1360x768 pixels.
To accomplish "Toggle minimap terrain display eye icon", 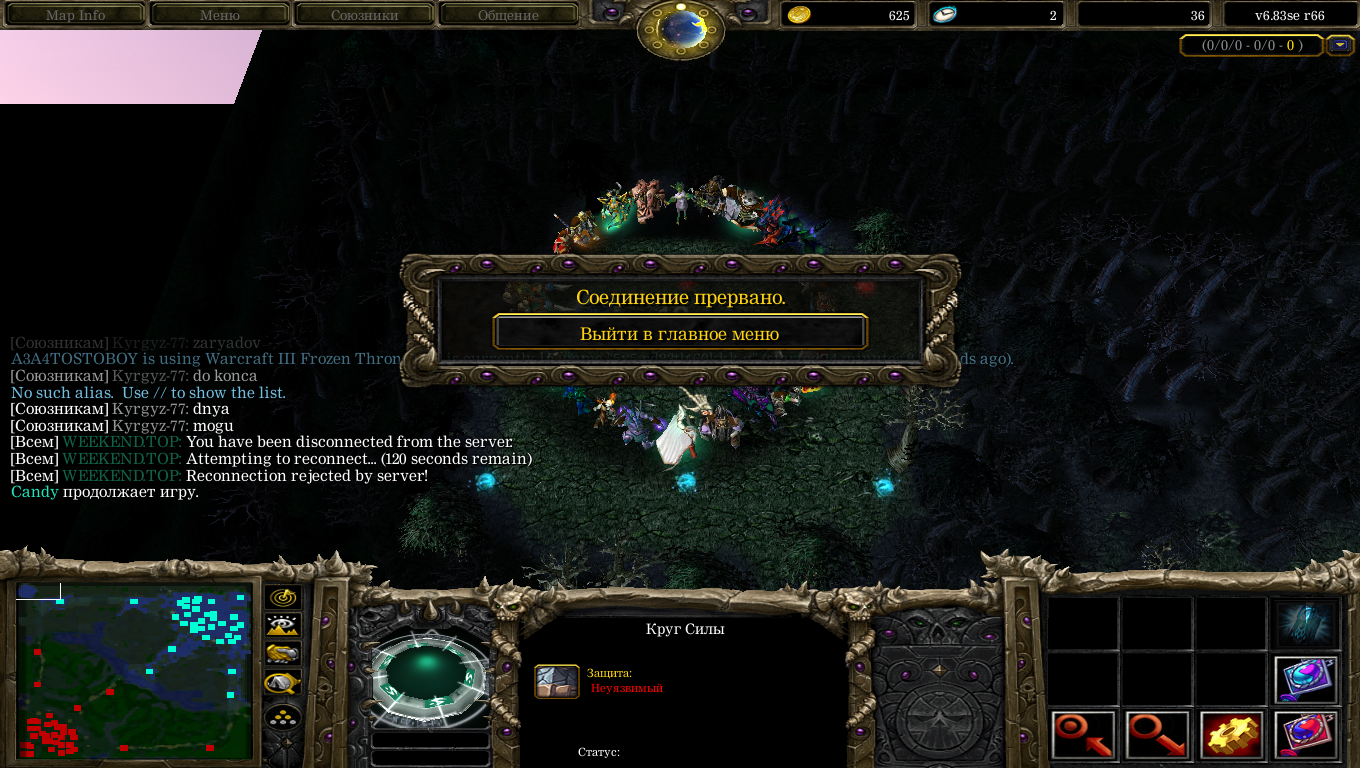I will point(284,626).
